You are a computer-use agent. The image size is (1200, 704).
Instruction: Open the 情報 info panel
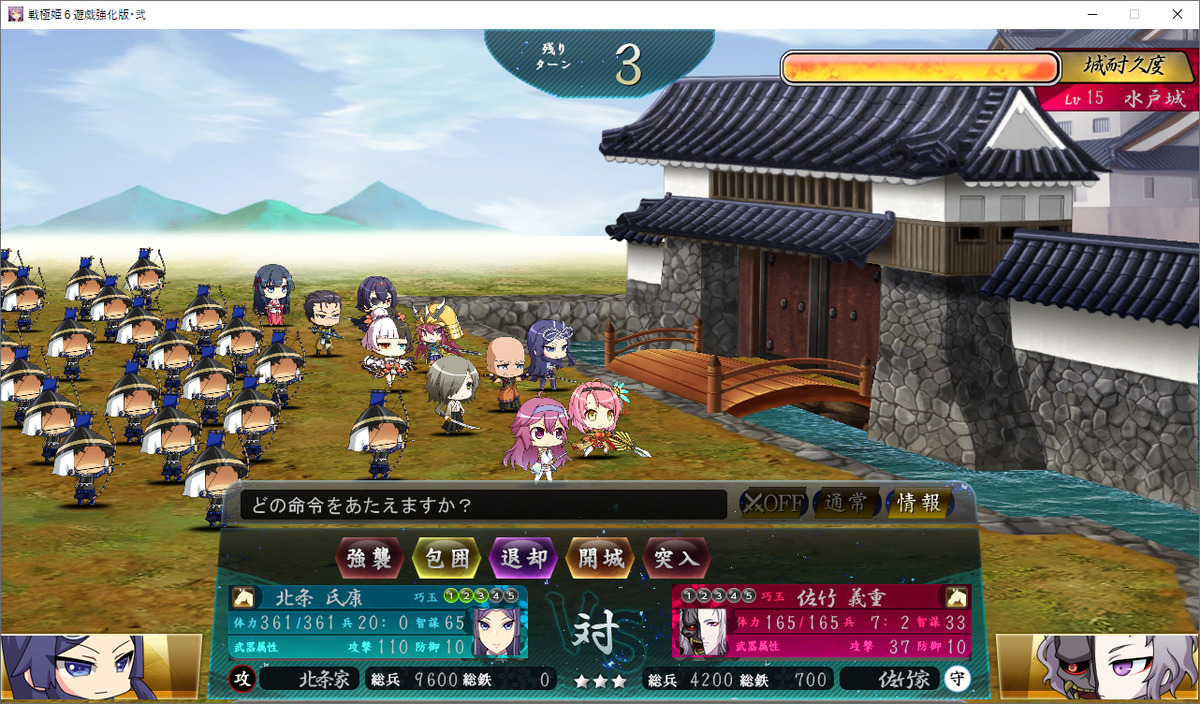pyautogui.click(x=918, y=504)
